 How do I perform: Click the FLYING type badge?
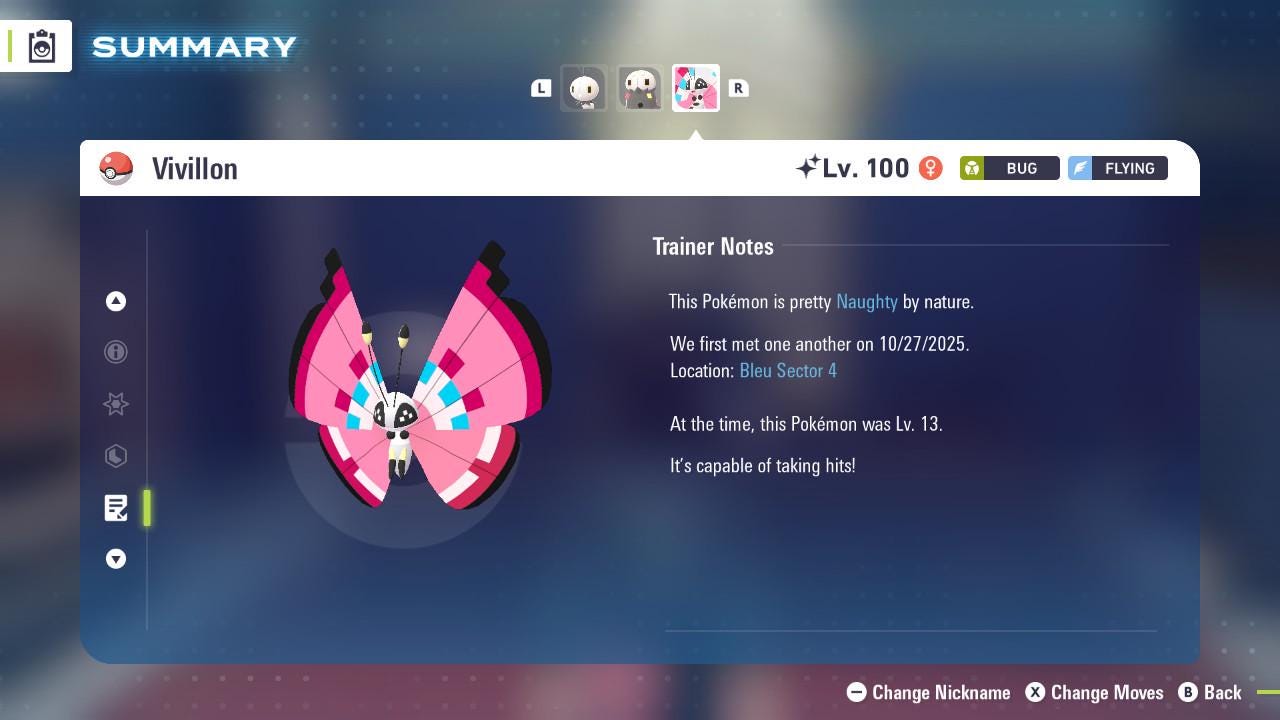coord(1117,168)
